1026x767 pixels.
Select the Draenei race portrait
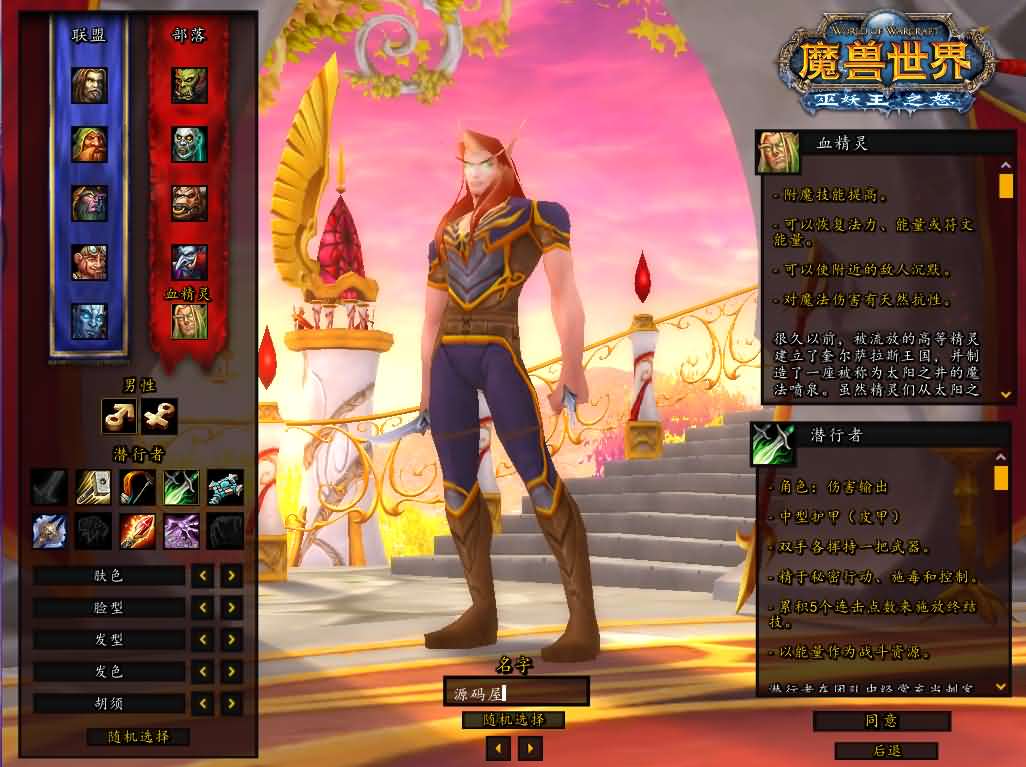[x=89, y=320]
